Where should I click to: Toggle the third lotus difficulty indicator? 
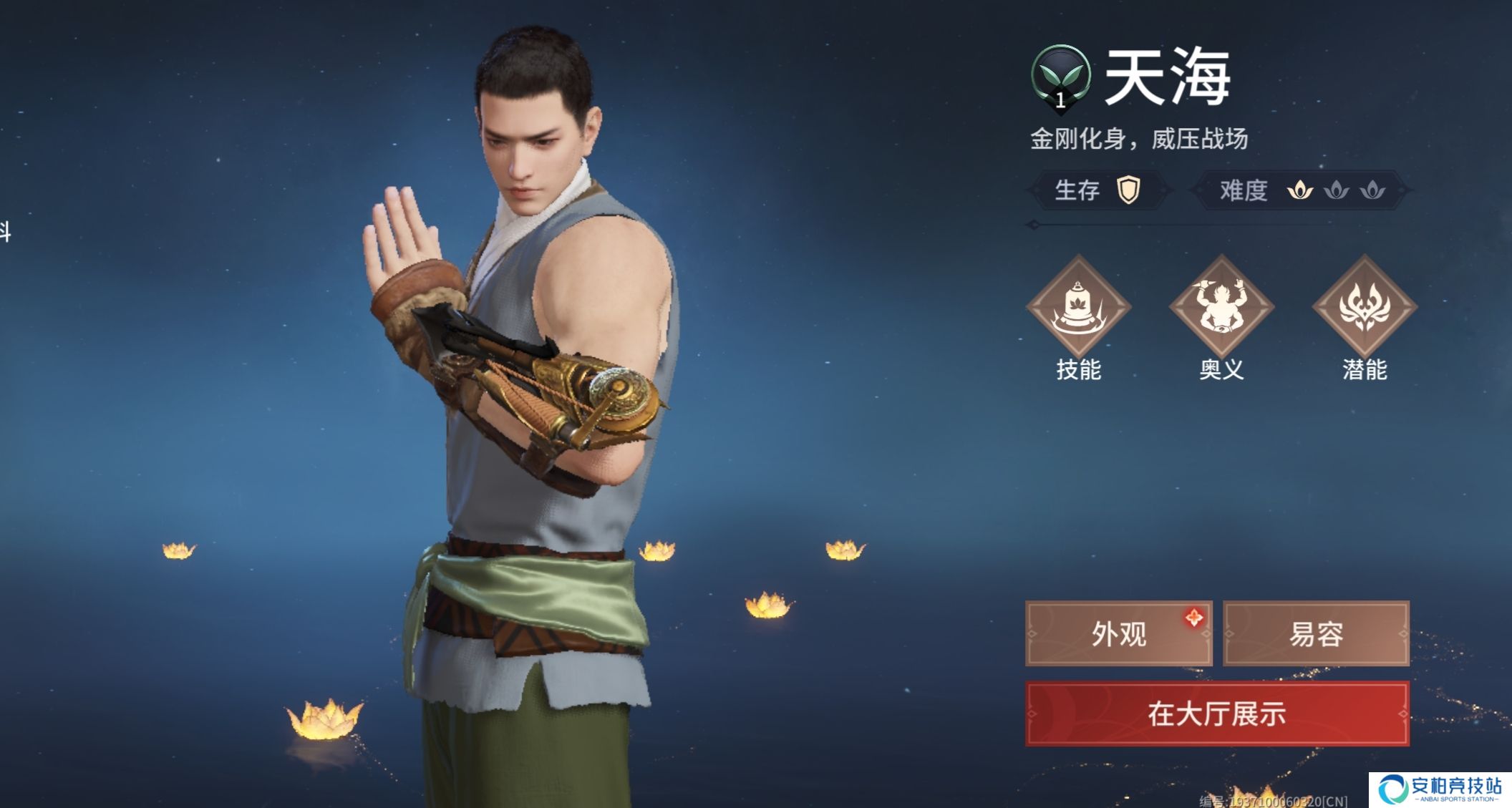[1372, 190]
